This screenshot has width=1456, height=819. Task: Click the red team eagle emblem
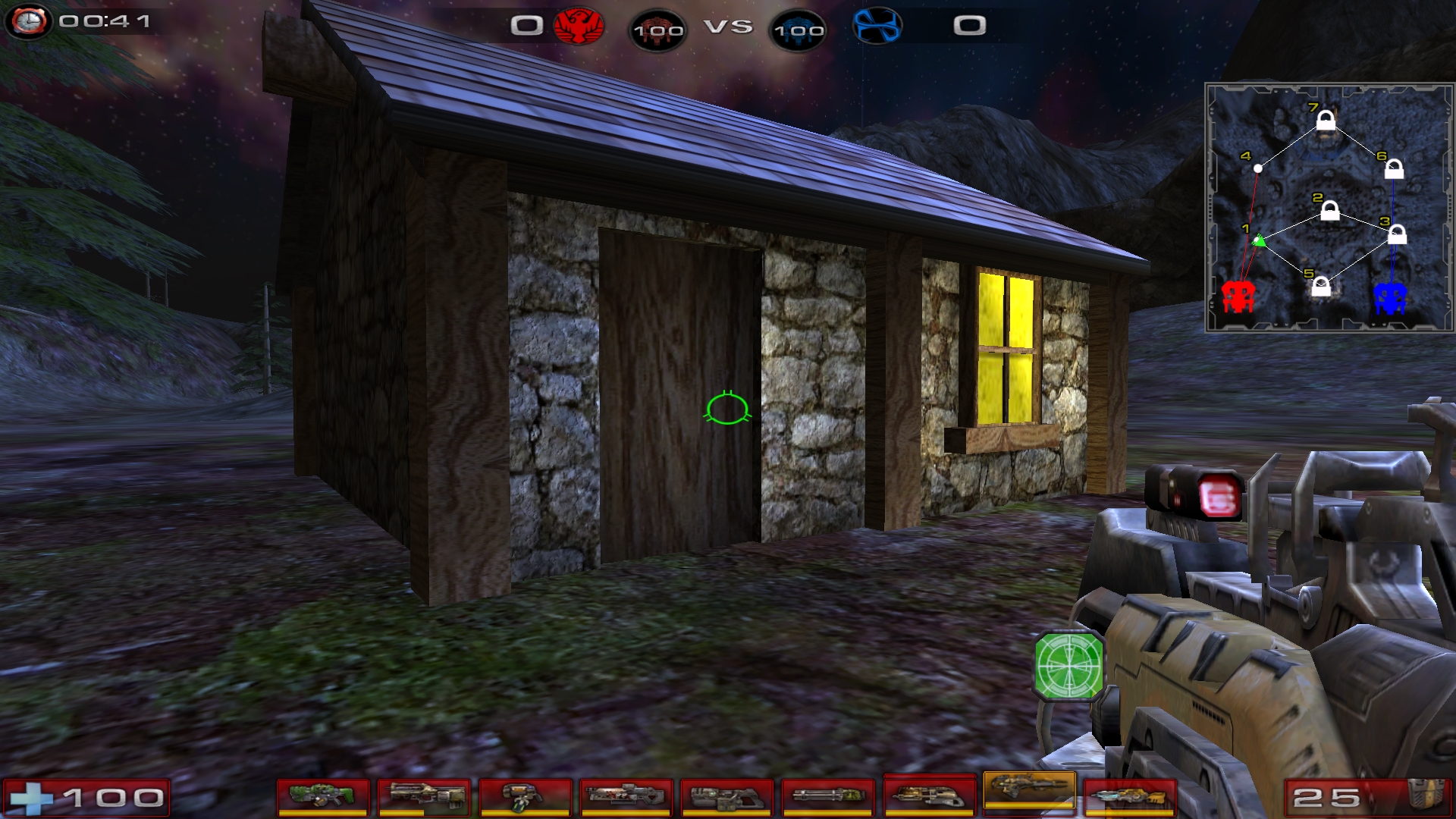tap(579, 27)
